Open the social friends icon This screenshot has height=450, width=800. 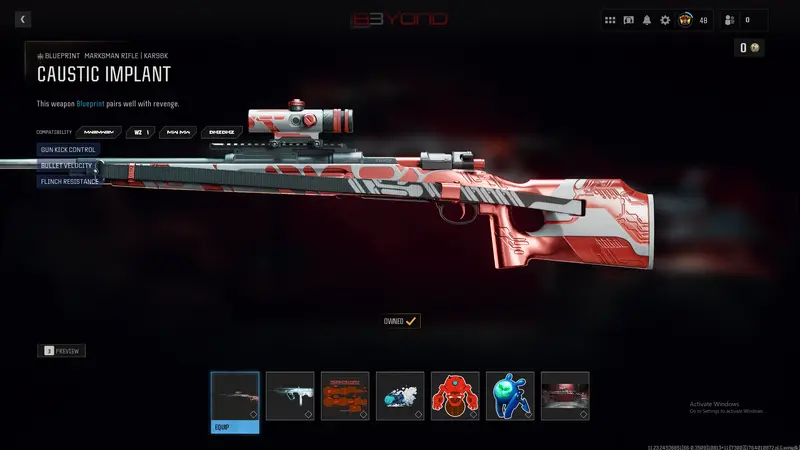coord(728,20)
